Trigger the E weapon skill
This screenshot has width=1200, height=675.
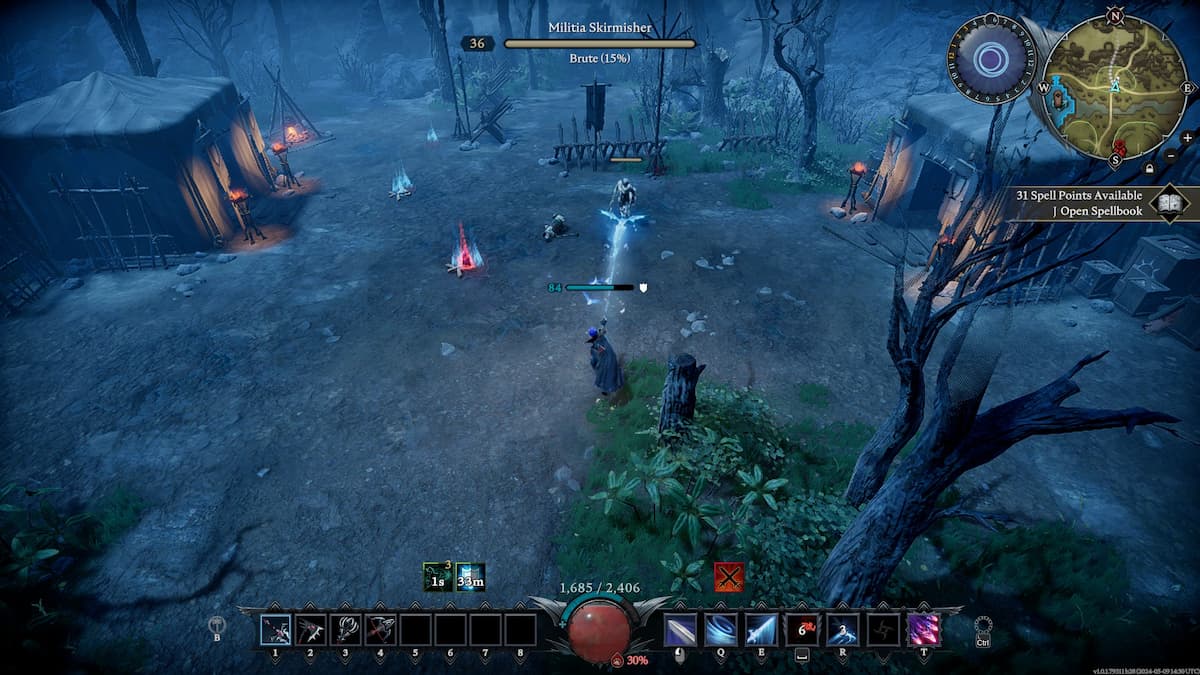pyautogui.click(x=761, y=630)
